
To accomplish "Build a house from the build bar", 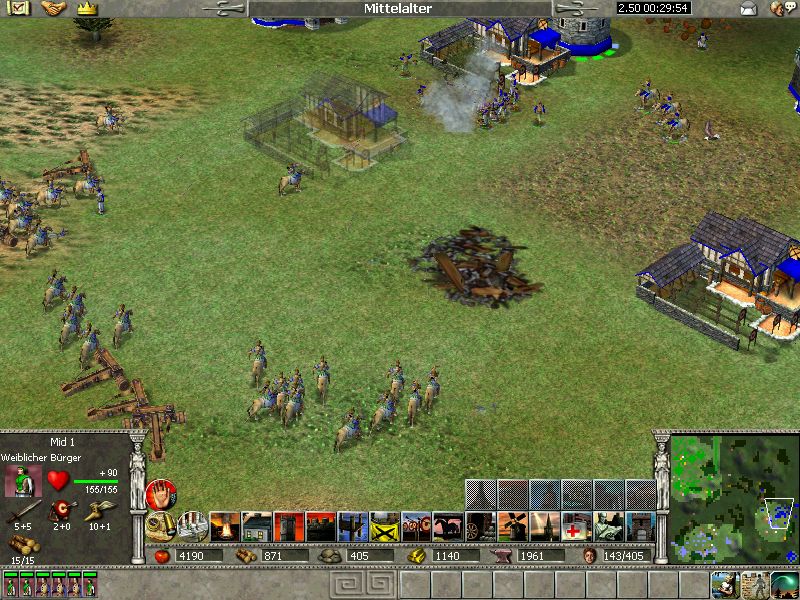I will pos(257,525).
